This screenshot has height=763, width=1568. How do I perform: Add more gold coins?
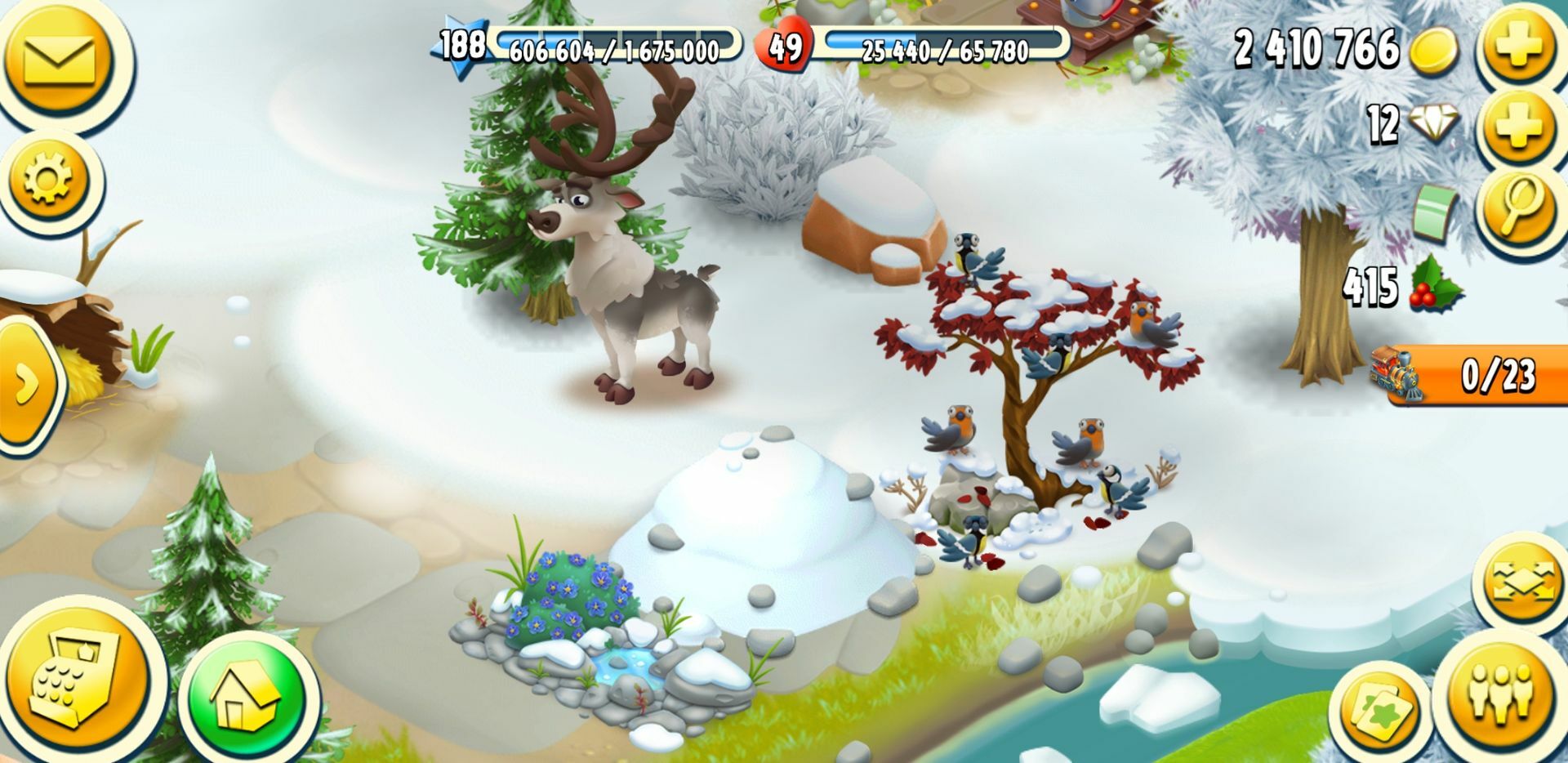[1519, 47]
